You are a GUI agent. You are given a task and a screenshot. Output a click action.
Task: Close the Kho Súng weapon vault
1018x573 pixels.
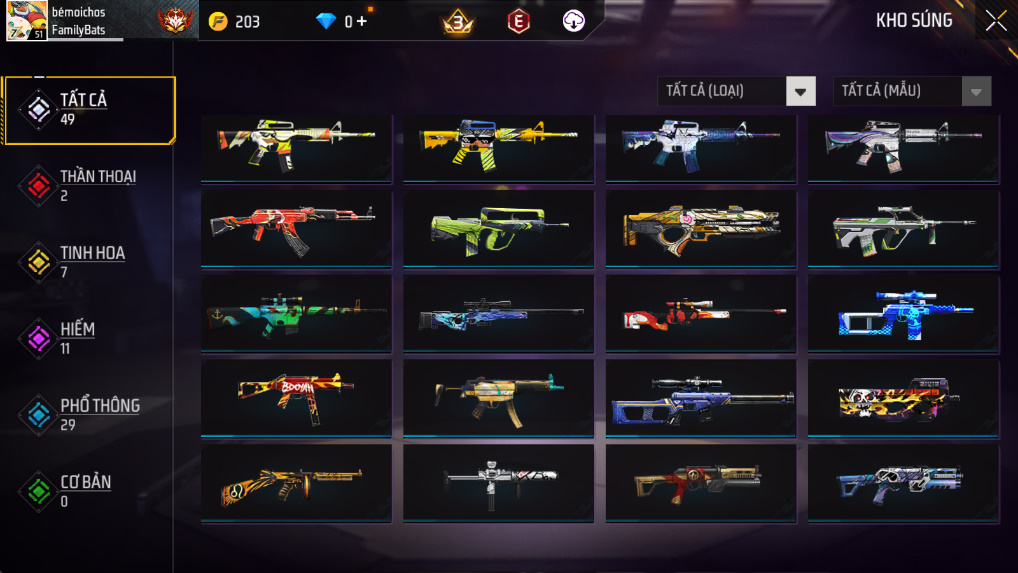[x=995, y=20]
